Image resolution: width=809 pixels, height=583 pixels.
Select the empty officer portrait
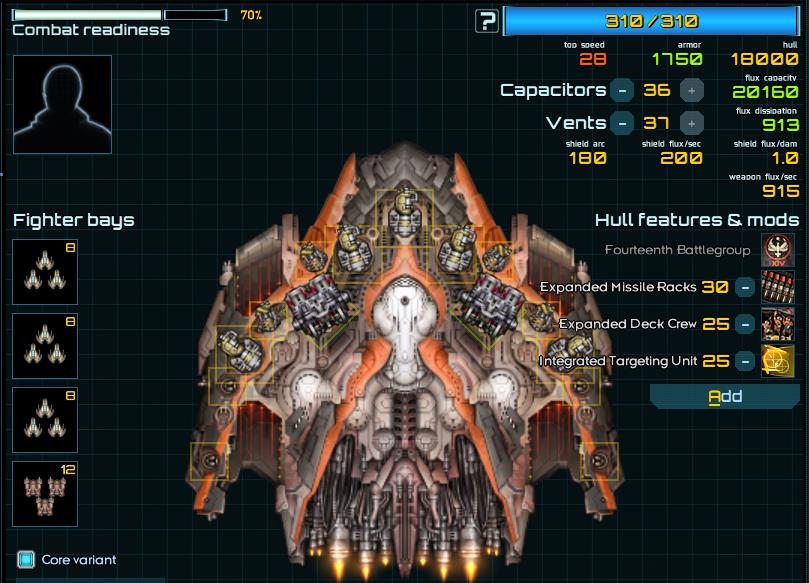(62, 104)
